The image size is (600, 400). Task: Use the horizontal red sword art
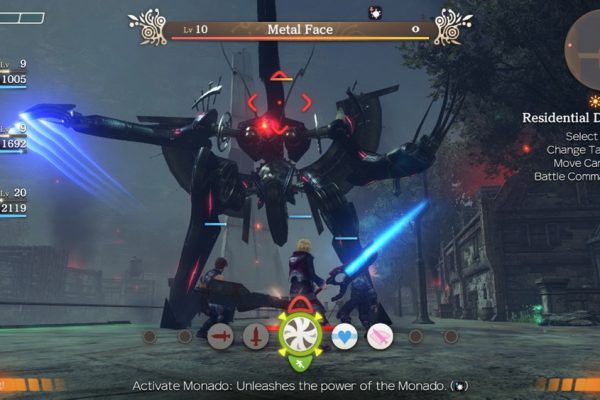point(221,337)
